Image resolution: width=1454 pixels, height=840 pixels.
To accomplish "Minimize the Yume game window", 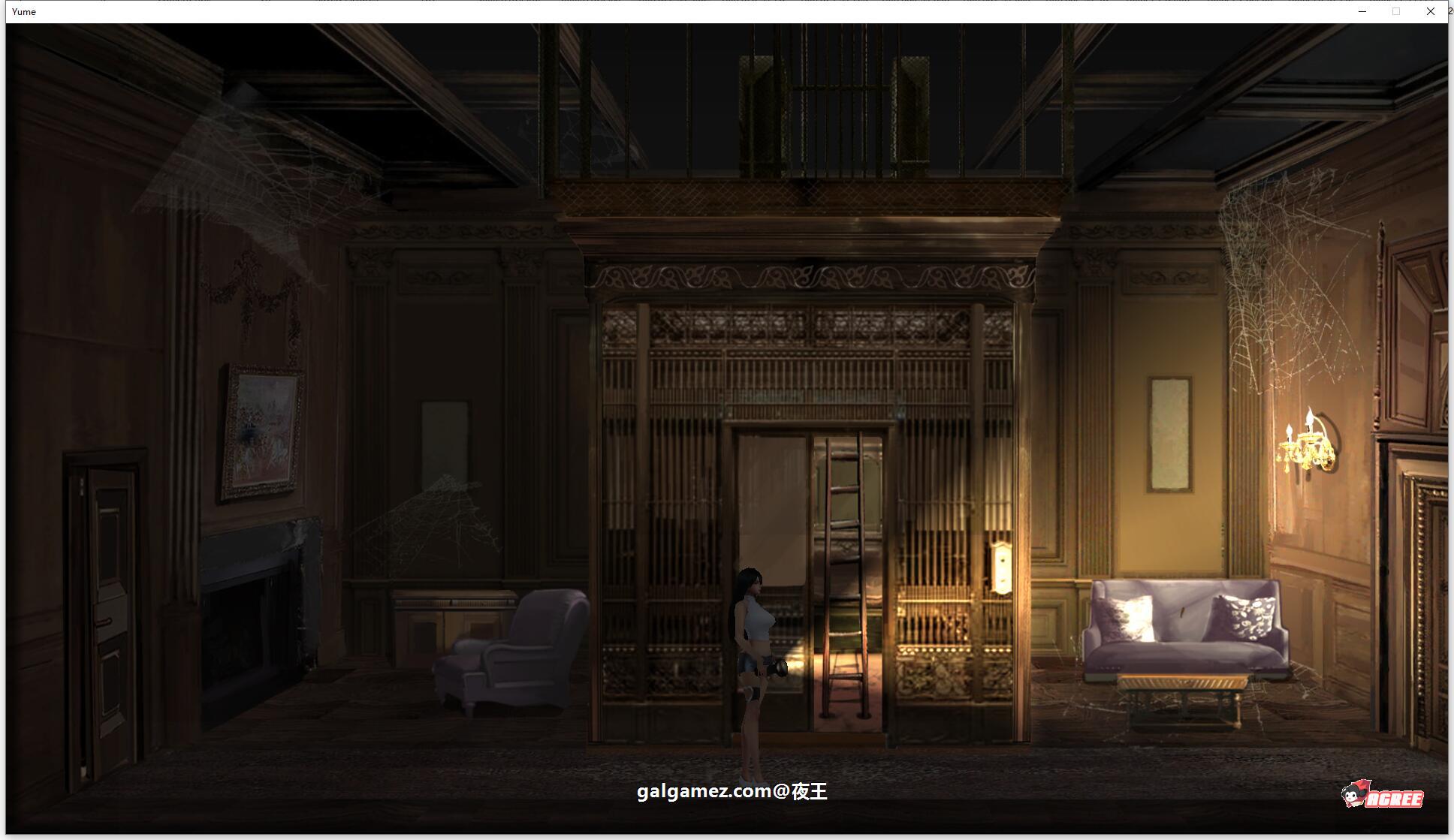I will 1362,11.
